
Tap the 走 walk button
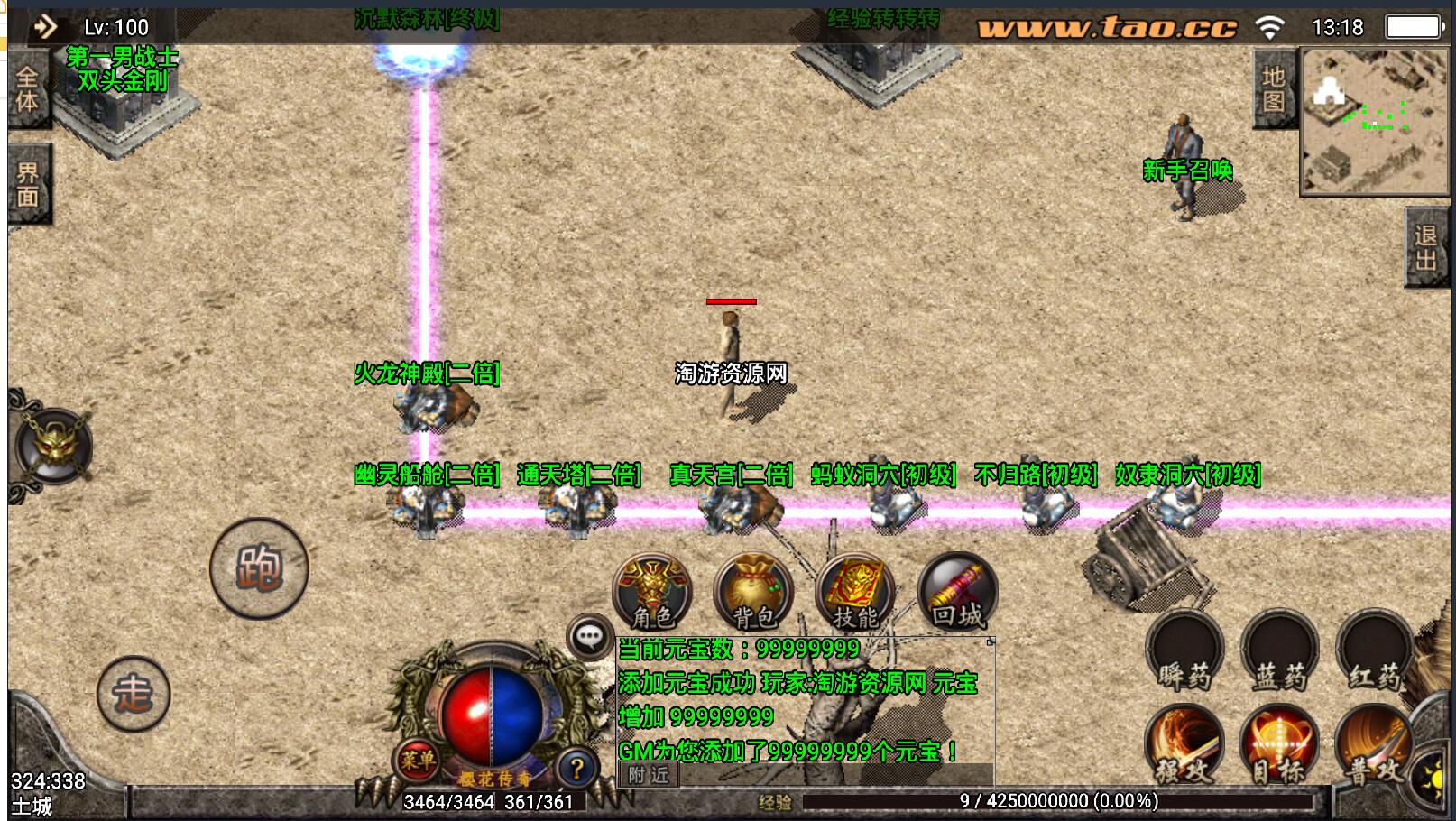[134, 693]
